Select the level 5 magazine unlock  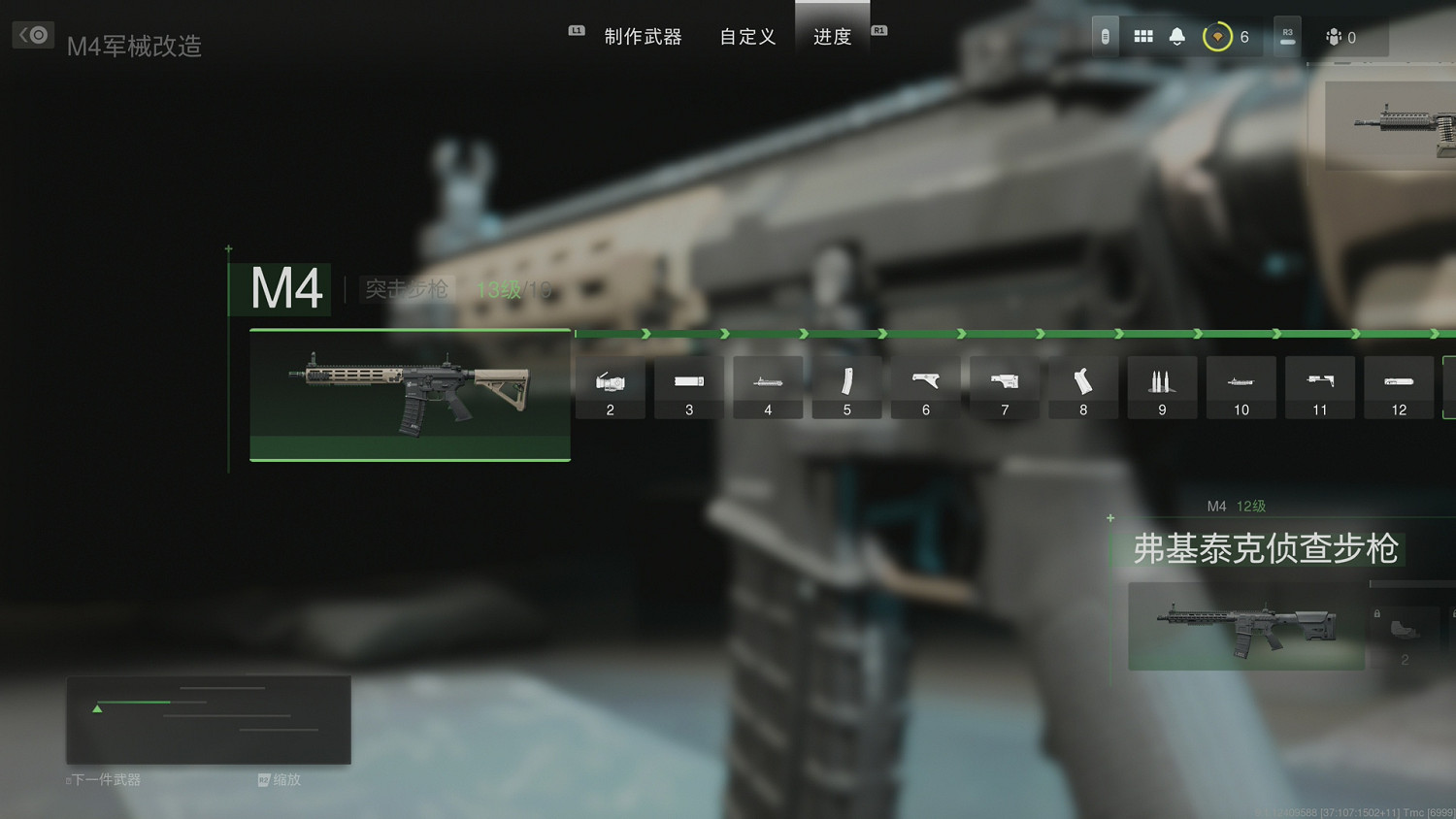pyautogui.click(x=846, y=386)
